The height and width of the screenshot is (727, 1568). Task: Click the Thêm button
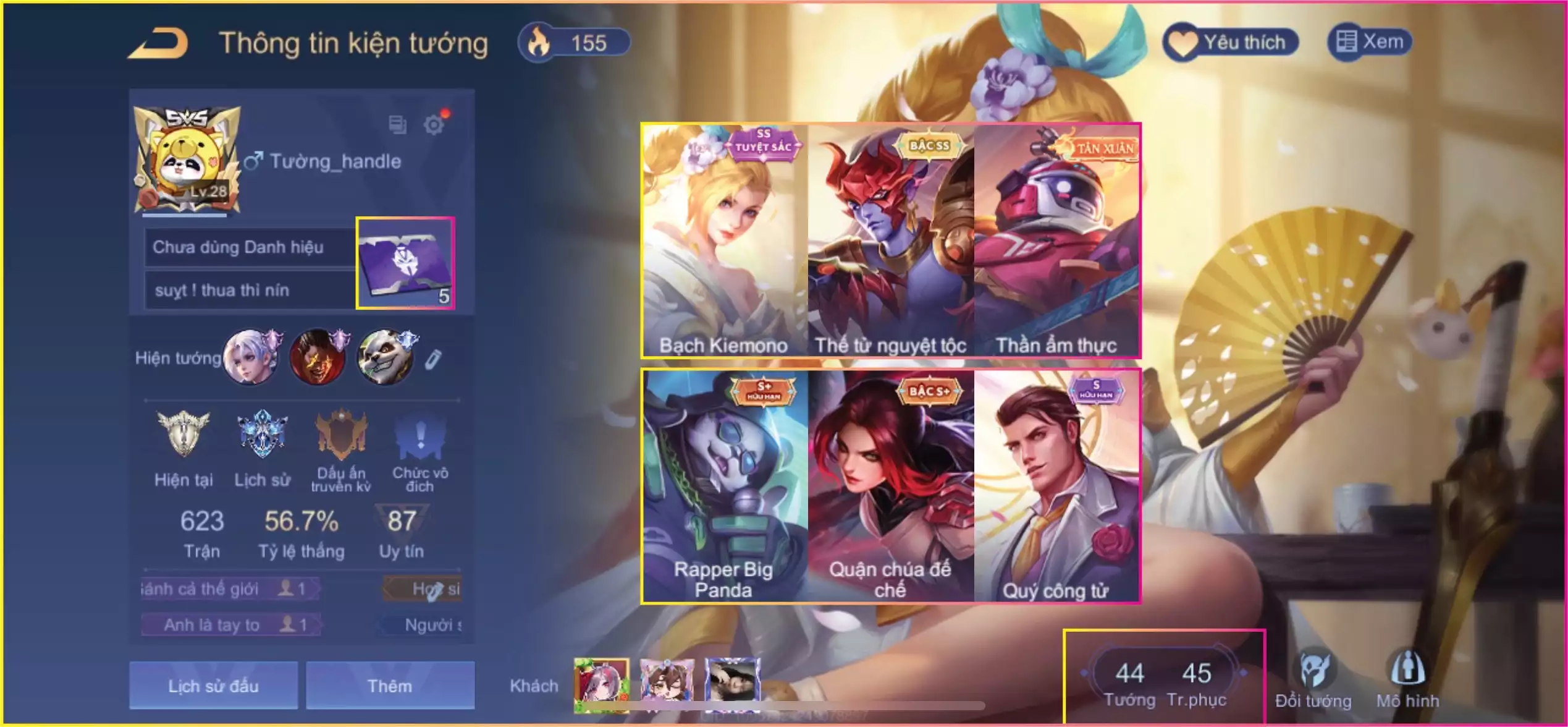[x=390, y=686]
